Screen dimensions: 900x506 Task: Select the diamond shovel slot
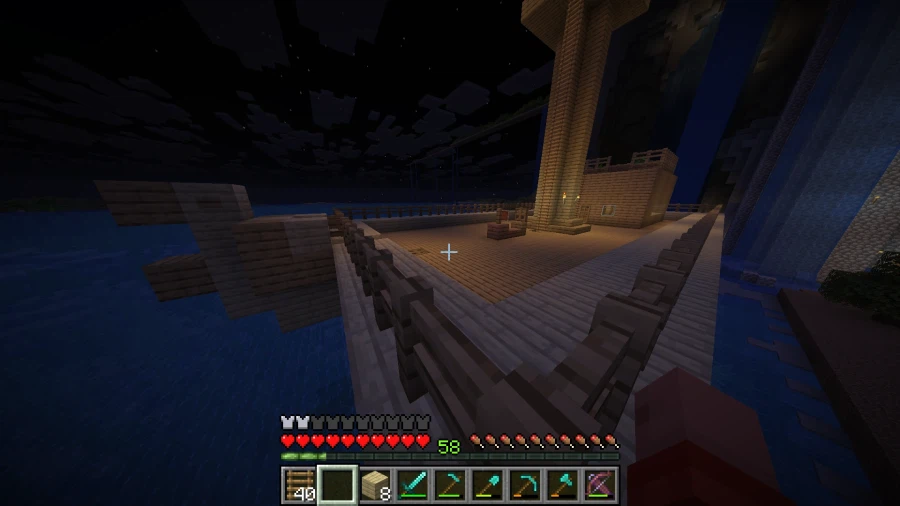click(488, 485)
